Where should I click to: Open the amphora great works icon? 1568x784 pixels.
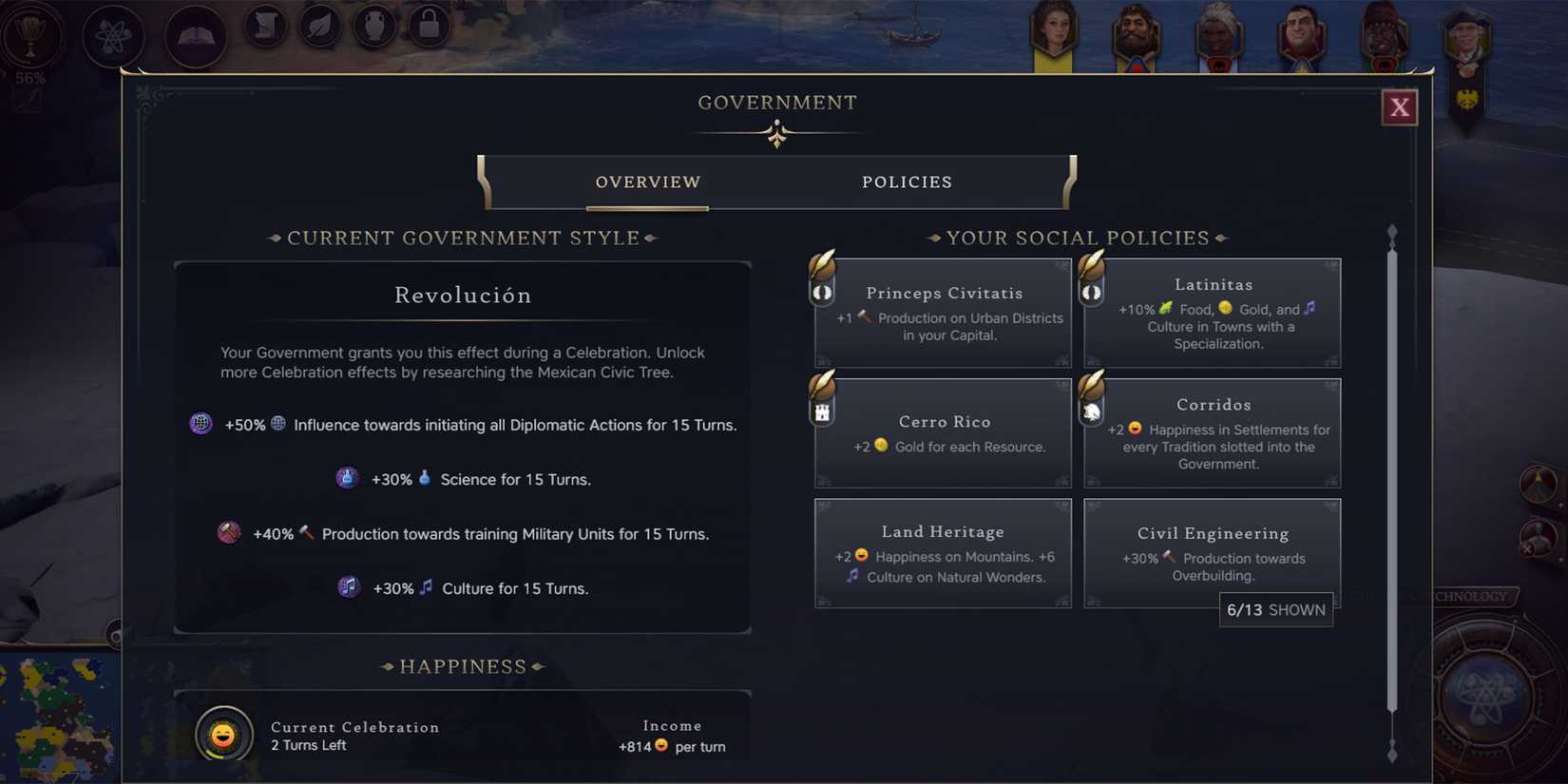click(373, 26)
